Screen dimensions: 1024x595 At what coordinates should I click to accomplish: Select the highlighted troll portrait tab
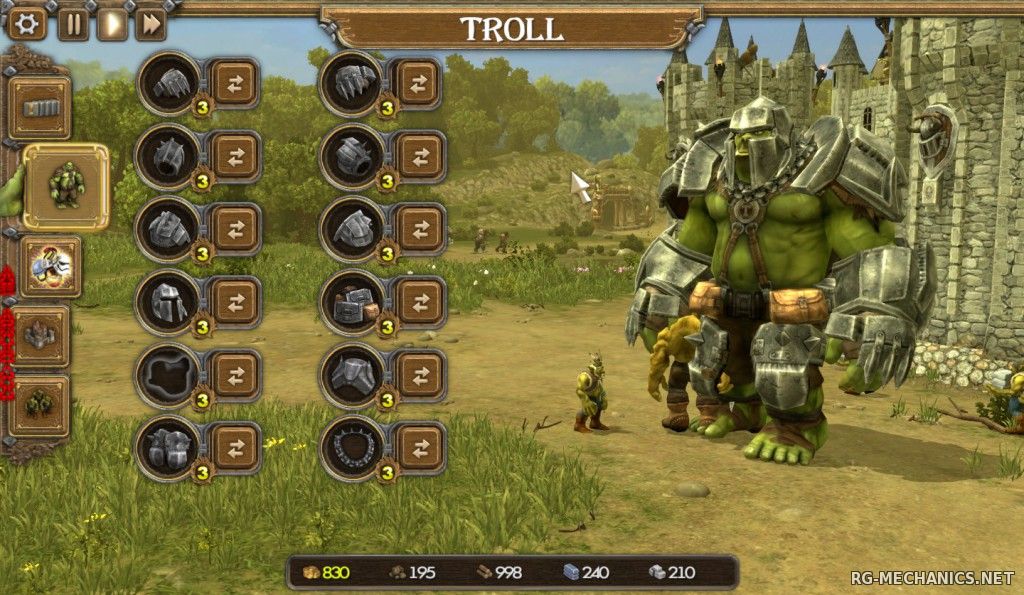(x=66, y=186)
